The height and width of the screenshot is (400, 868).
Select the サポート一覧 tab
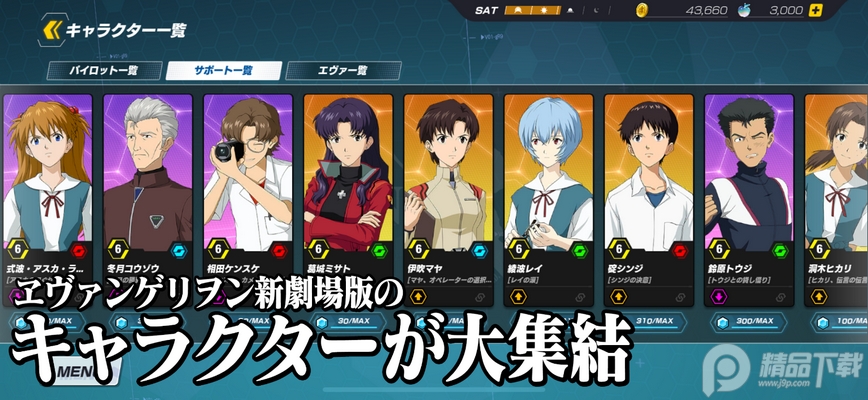click(221, 71)
